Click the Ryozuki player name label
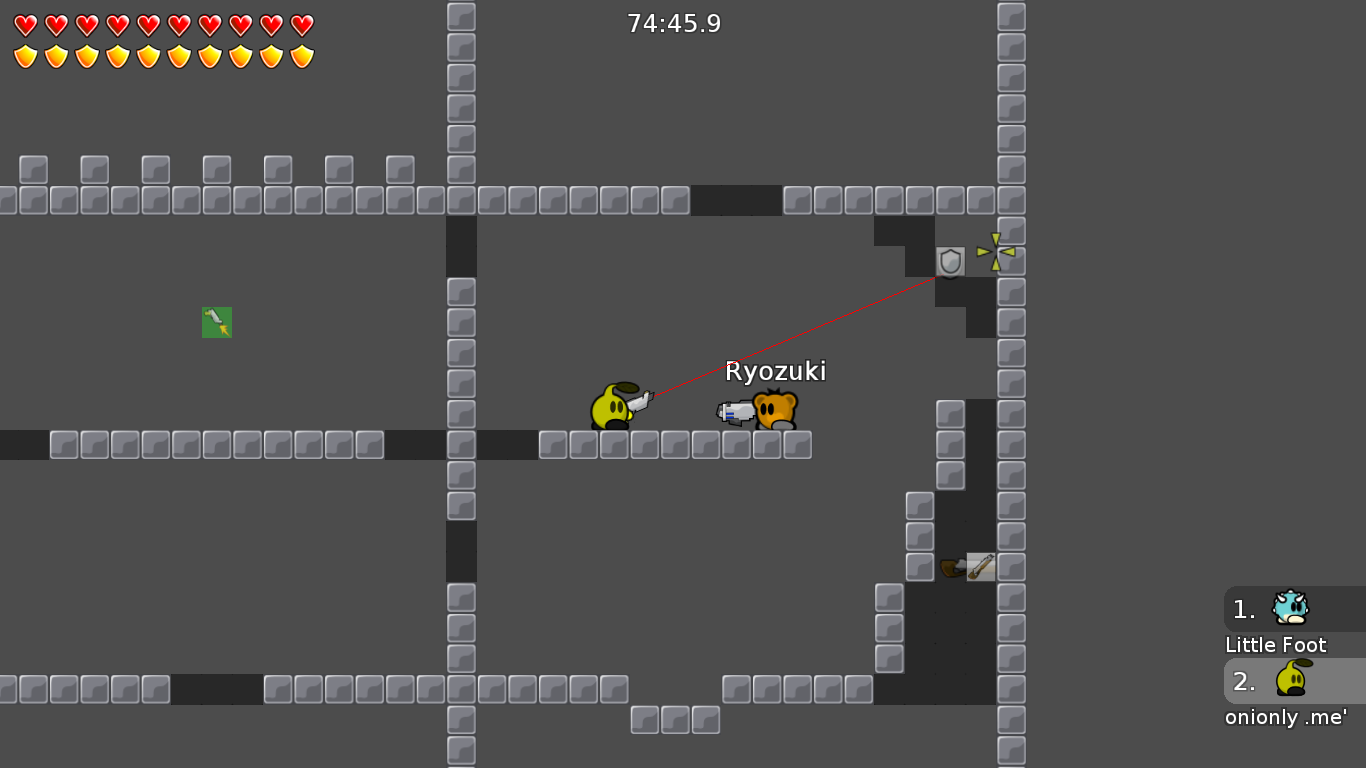This screenshot has height=768, width=1366. pyautogui.click(x=775, y=370)
